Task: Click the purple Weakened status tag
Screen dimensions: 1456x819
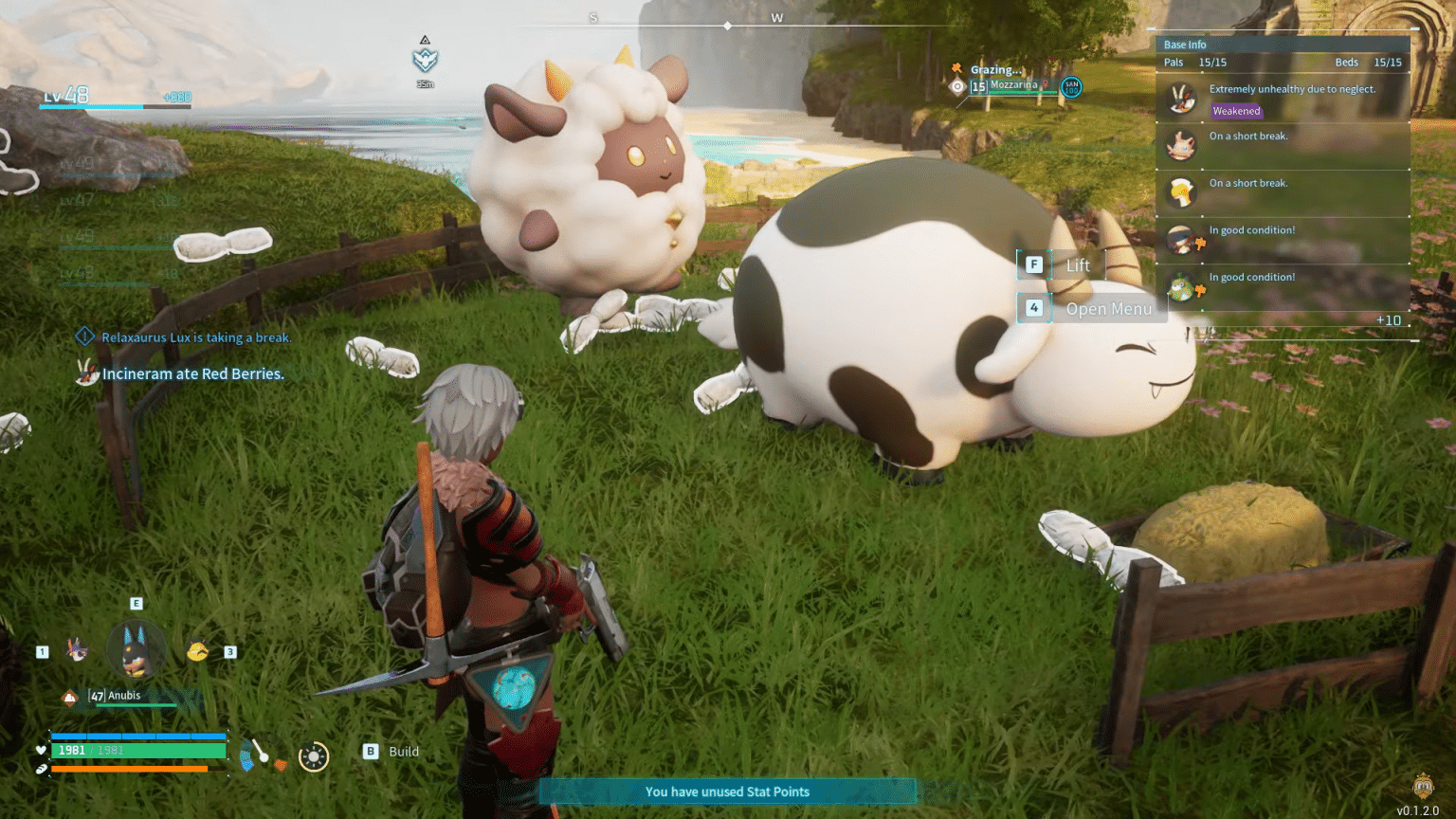Action: tap(1236, 111)
